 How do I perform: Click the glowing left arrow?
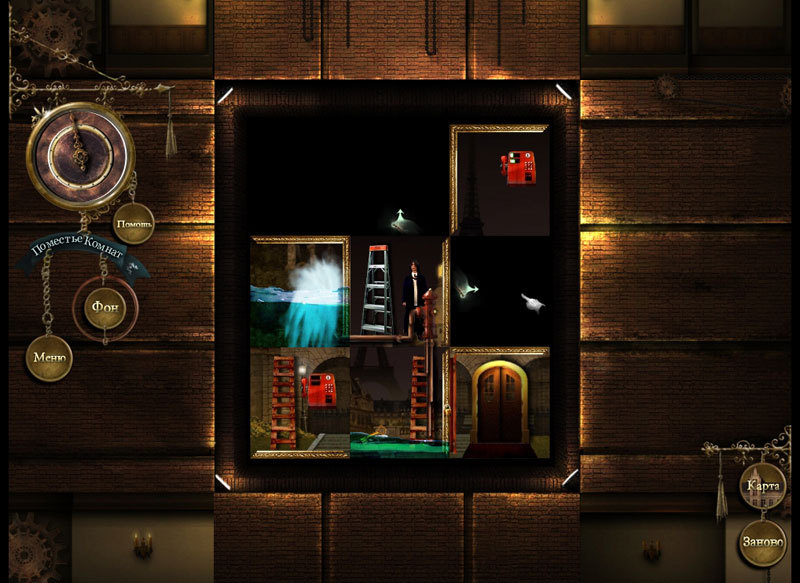[x=464, y=290]
